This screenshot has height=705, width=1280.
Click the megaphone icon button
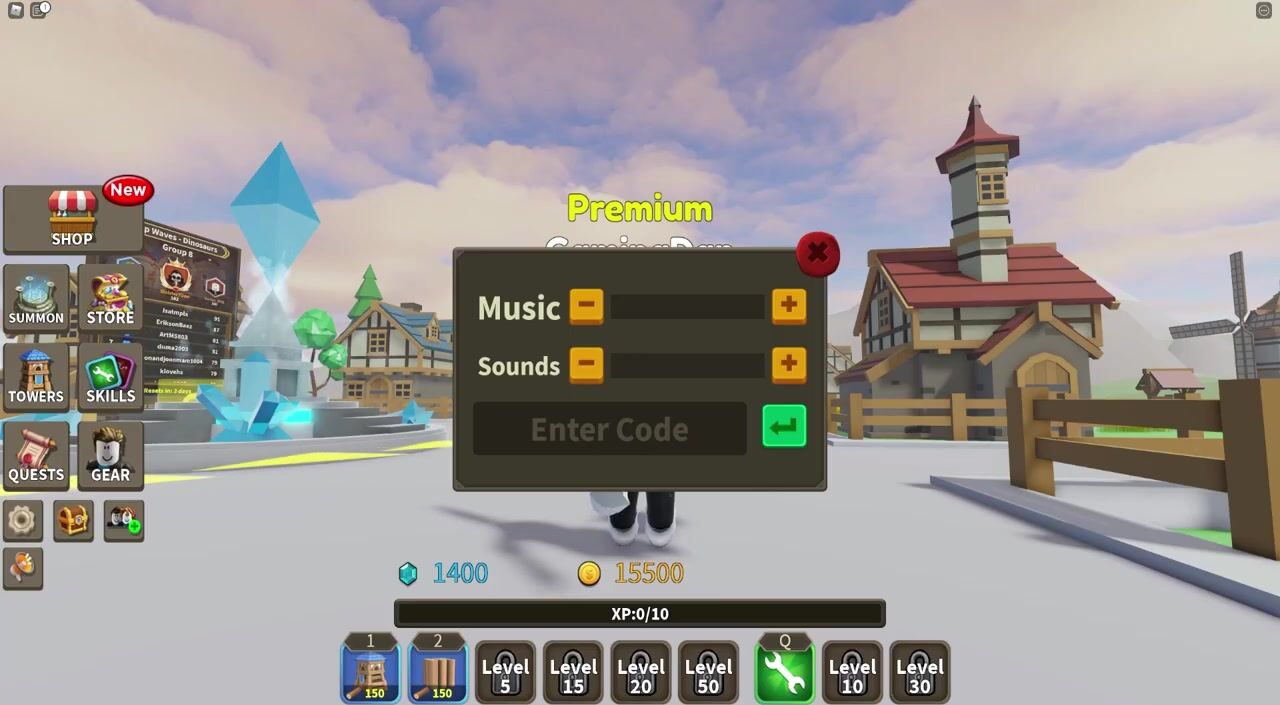pos(22,568)
